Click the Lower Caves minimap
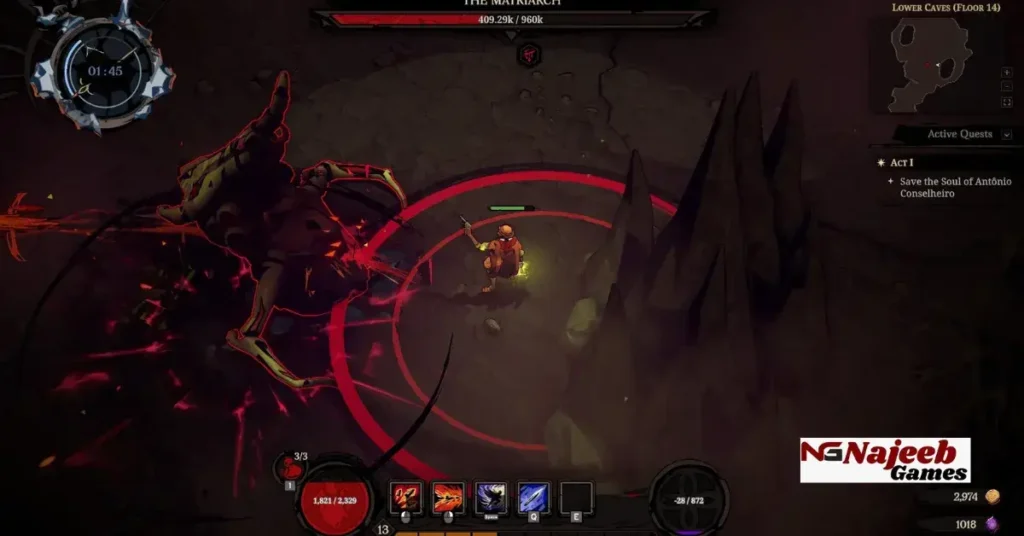This screenshot has height=536, width=1024. coord(930,63)
